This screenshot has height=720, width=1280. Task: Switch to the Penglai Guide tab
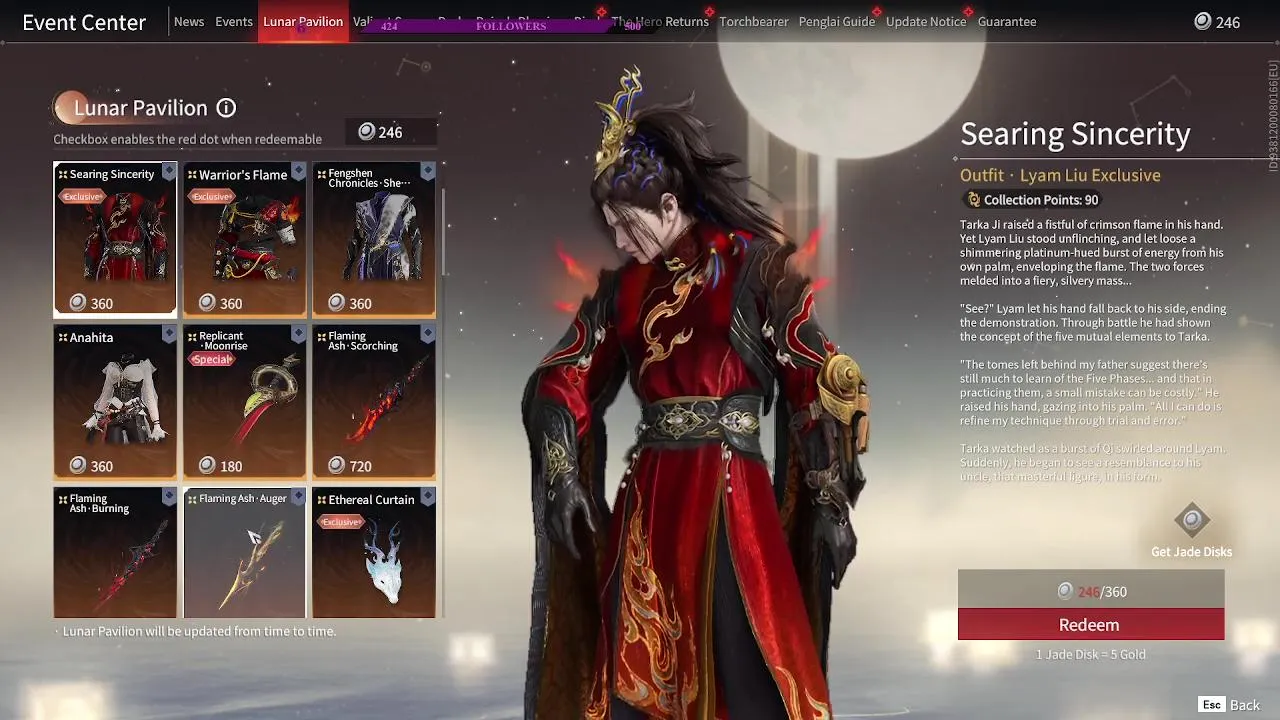(836, 21)
